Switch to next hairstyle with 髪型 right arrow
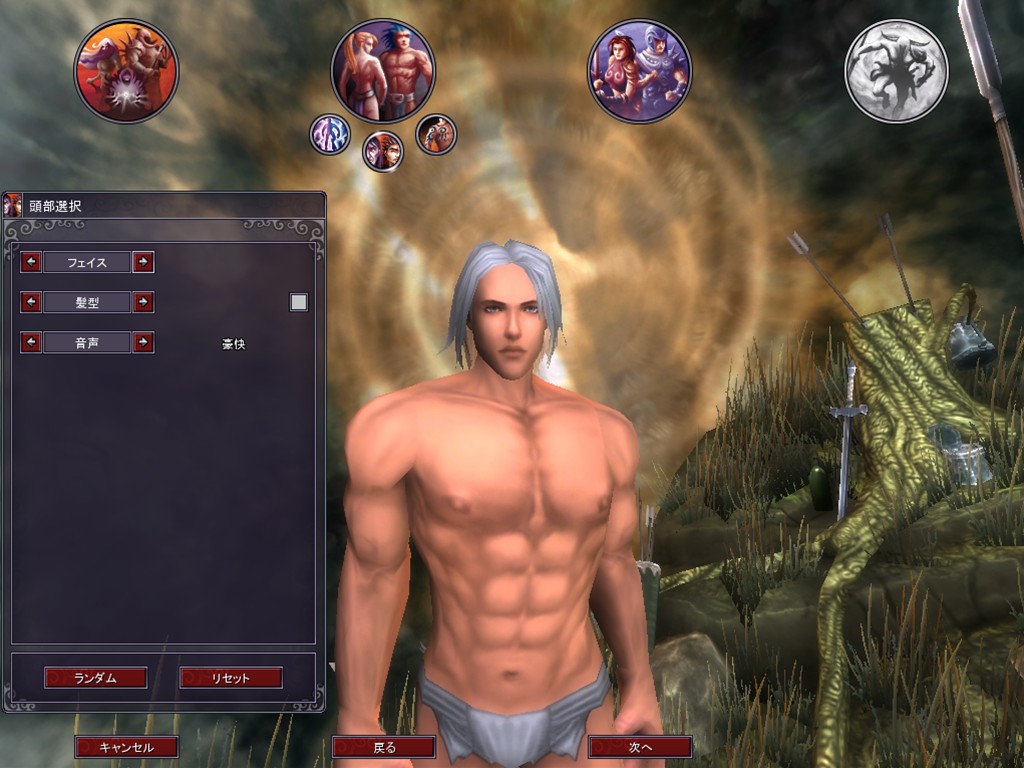The width and height of the screenshot is (1024, 768). click(143, 302)
